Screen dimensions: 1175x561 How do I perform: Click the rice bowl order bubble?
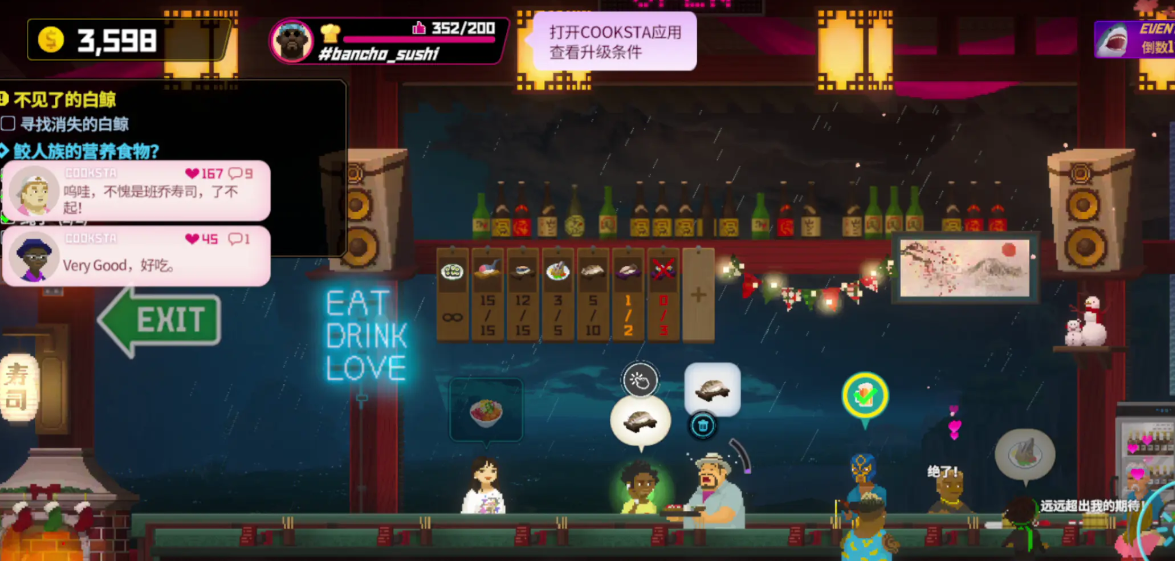point(486,410)
